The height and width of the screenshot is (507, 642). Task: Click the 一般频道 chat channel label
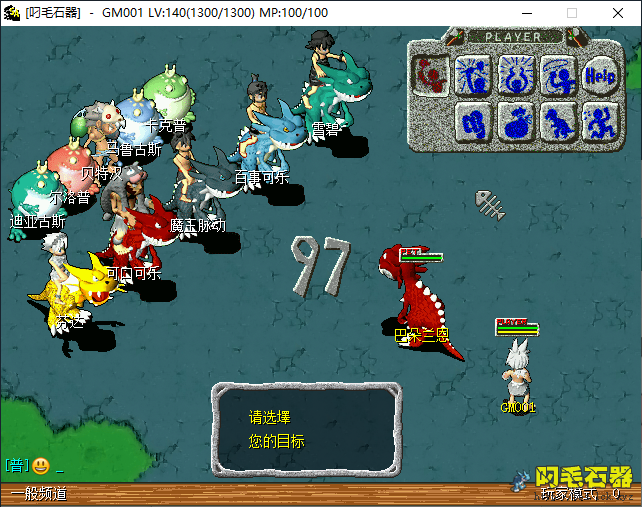pos(38,494)
